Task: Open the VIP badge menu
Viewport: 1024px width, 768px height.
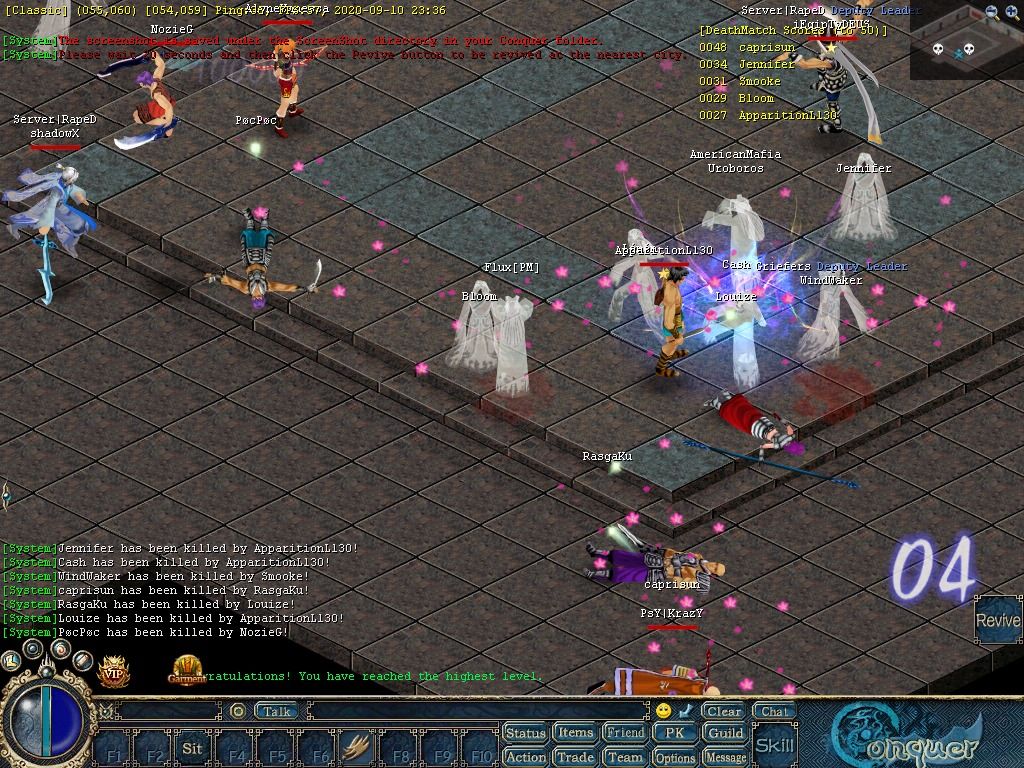Action: pyautogui.click(x=114, y=672)
